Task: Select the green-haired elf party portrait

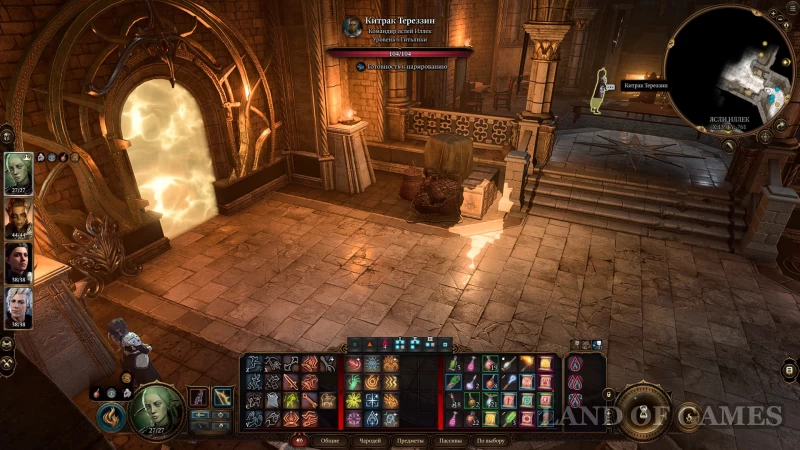Action: pos(17,172)
